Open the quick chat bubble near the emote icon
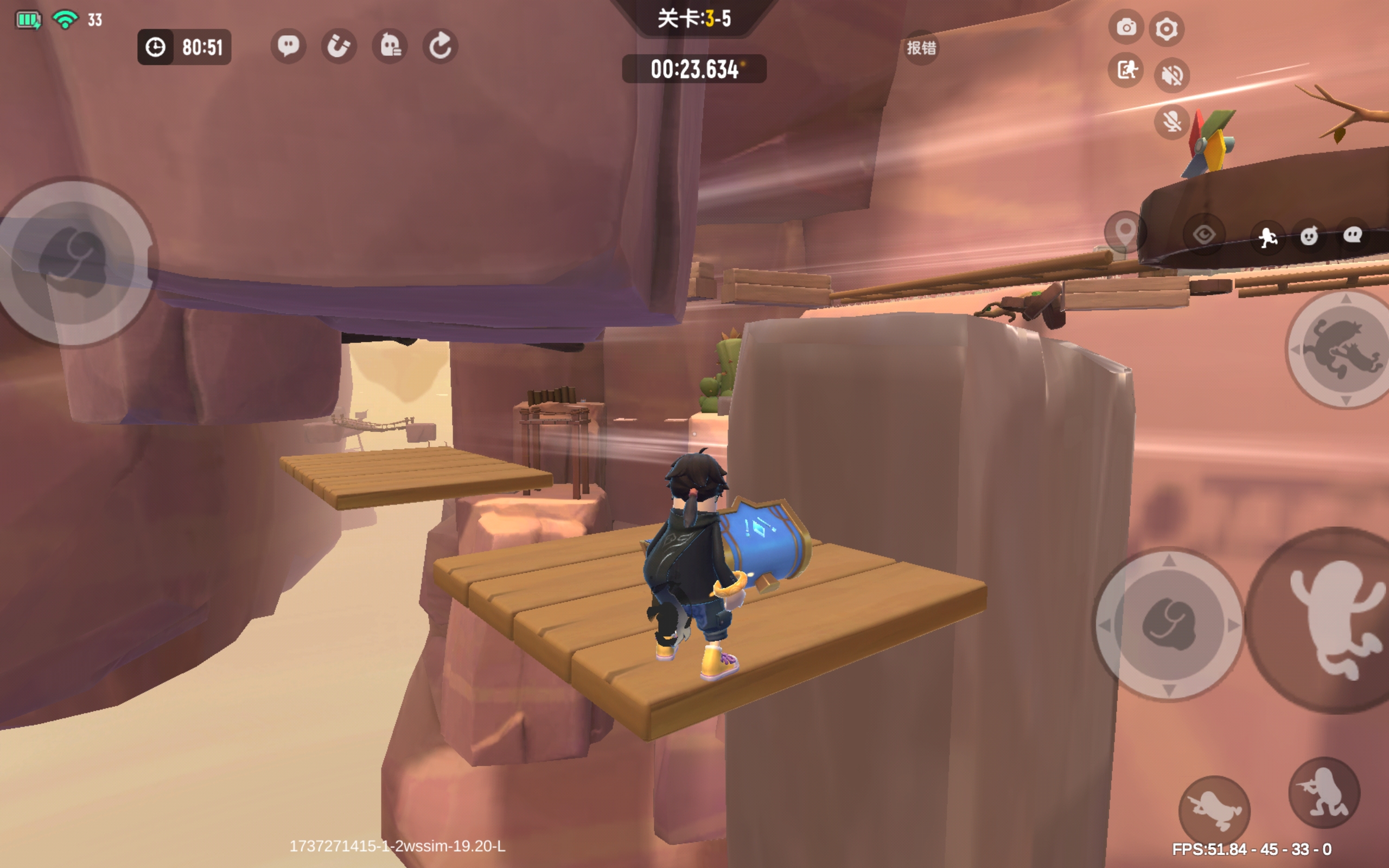The width and height of the screenshot is (1389, 868). [x=1352, y=235]
